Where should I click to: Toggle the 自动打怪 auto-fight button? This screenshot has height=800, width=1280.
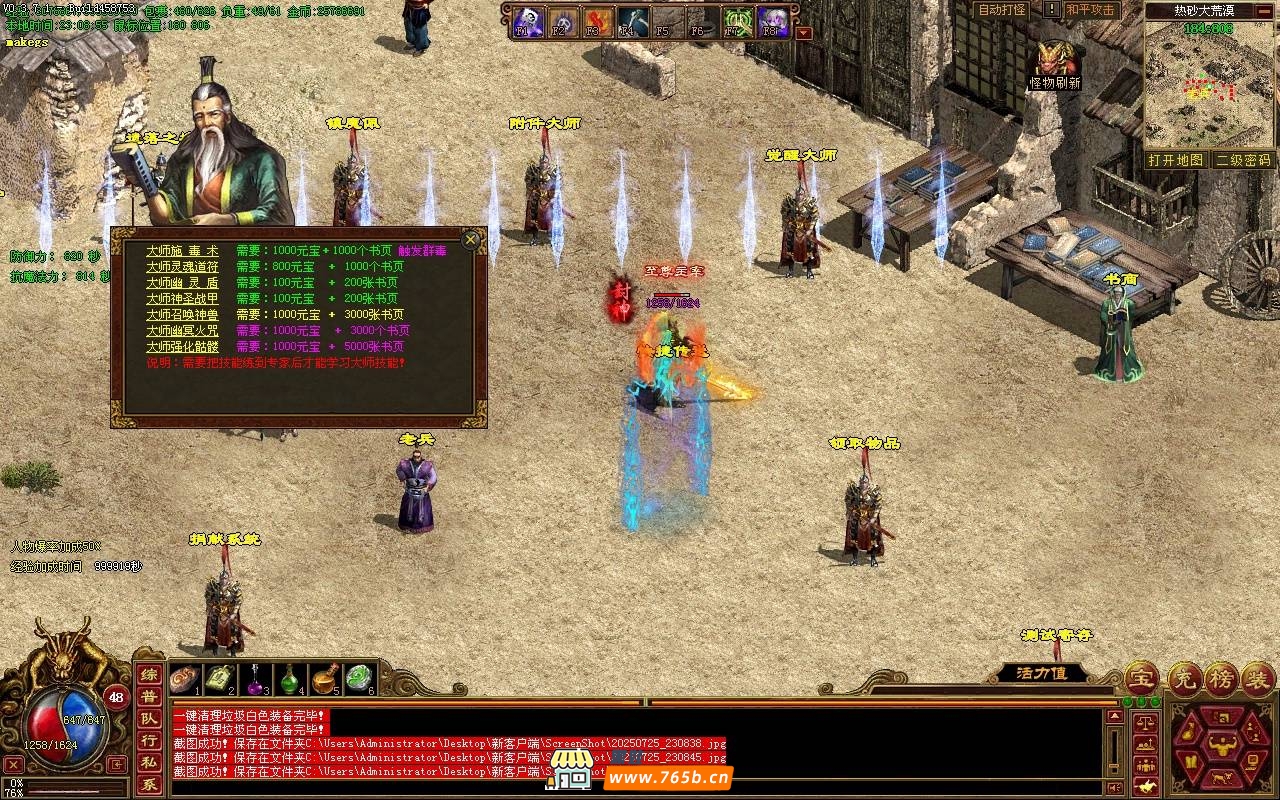pyautogui.click(x=1002, y=10)
